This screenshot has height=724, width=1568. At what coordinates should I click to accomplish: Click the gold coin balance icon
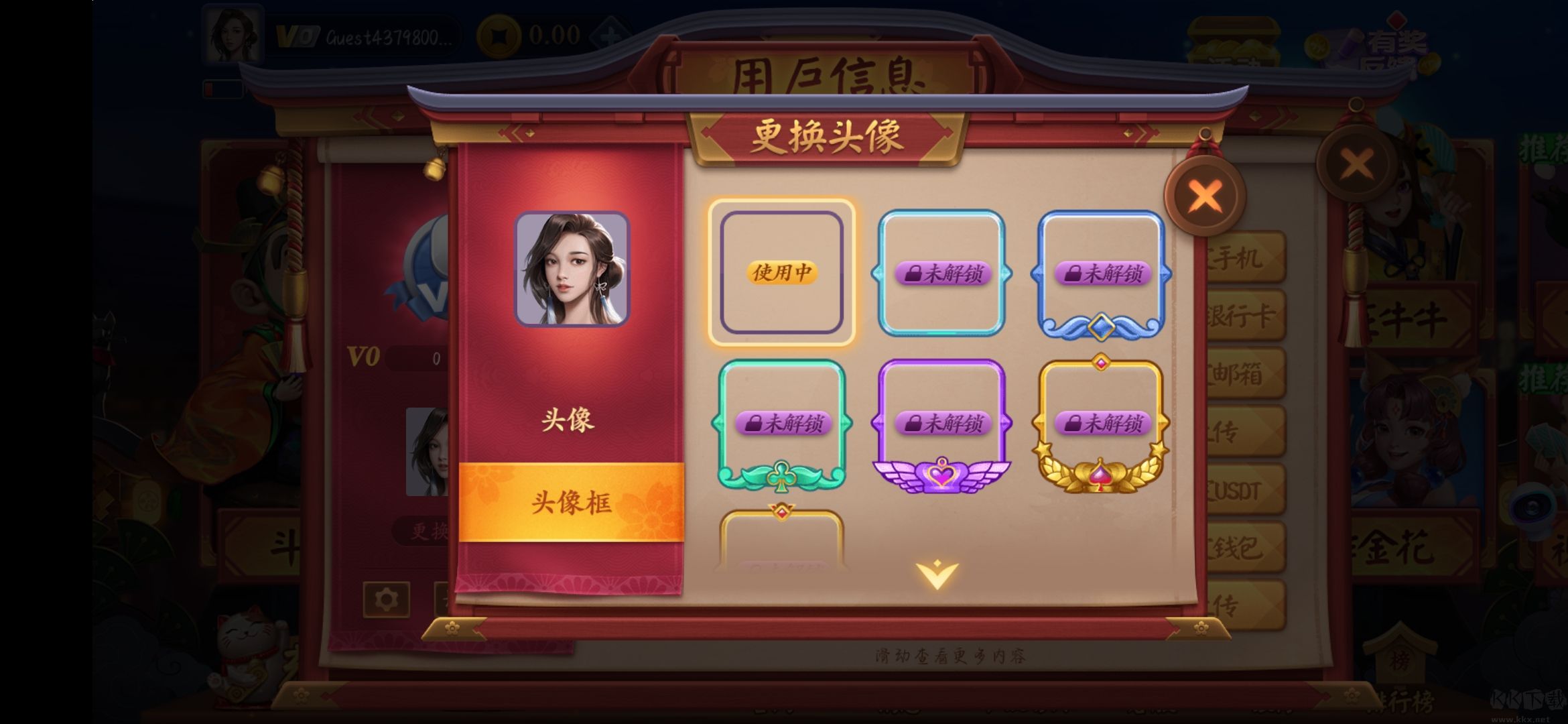(499, 35)
